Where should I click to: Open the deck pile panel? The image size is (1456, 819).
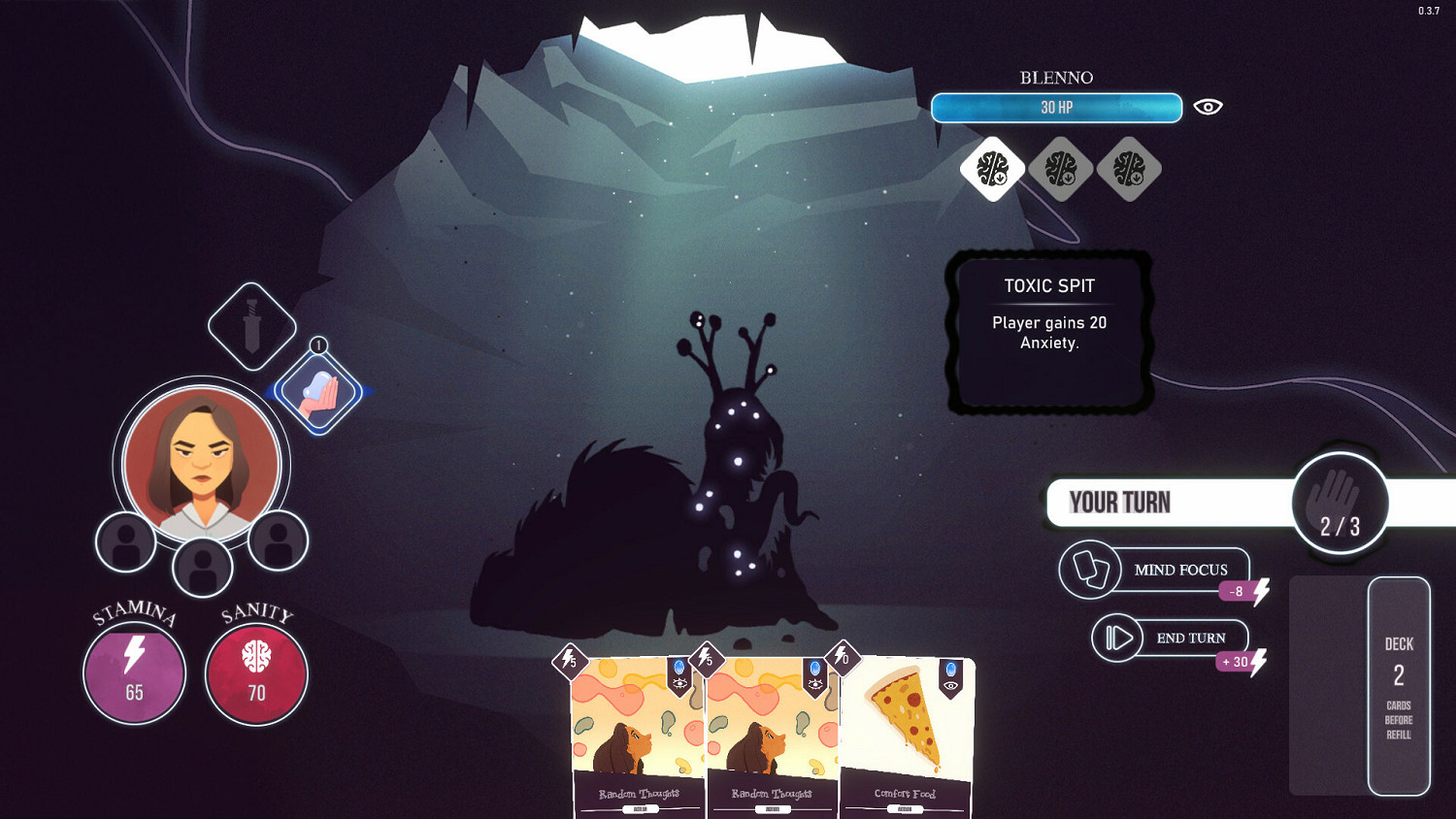pyautogui.click(x=1398, y=686)
